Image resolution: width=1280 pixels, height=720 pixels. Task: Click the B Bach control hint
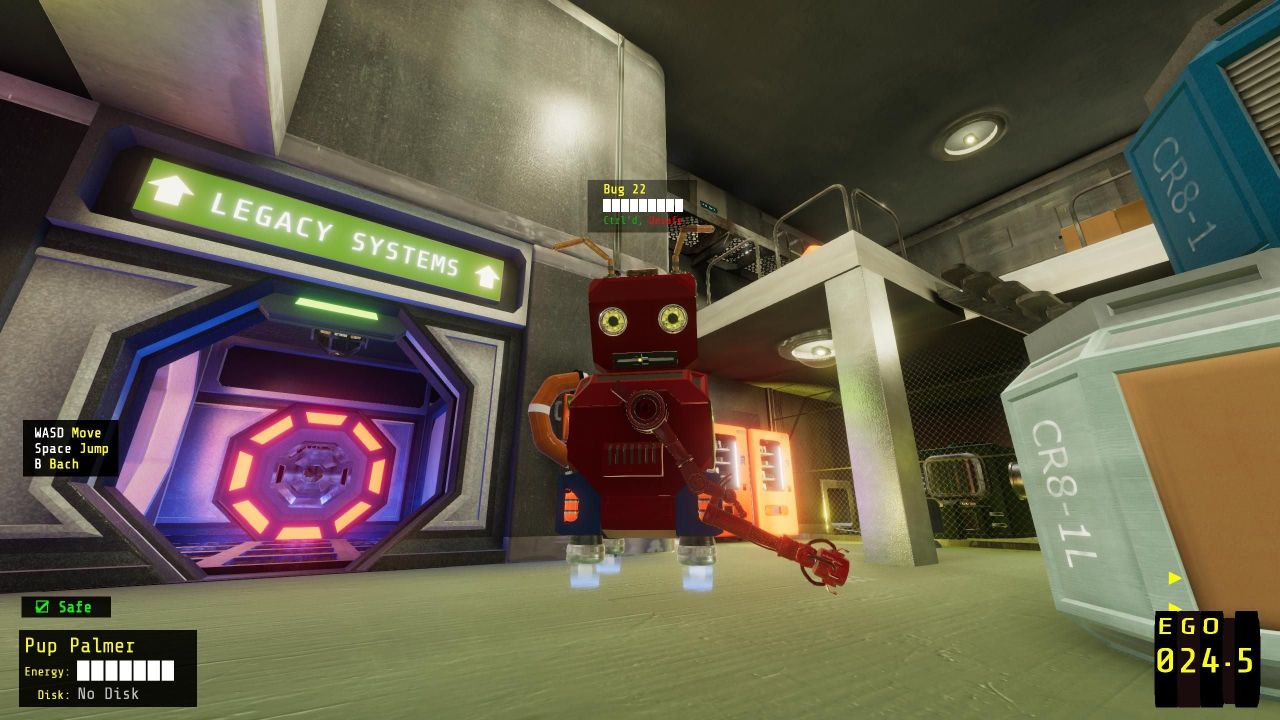[x=55, y=463]
